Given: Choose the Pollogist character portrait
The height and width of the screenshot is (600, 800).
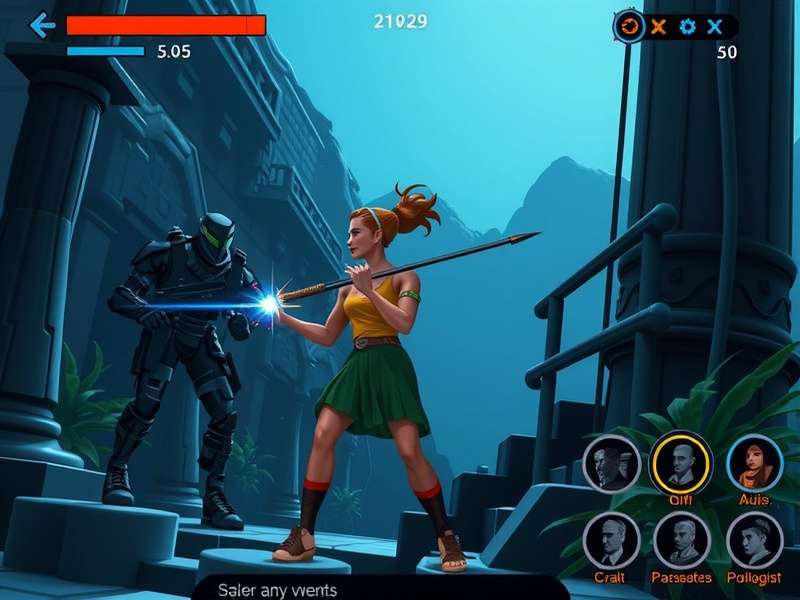Looking at the screenshot, I should [754, 540].
